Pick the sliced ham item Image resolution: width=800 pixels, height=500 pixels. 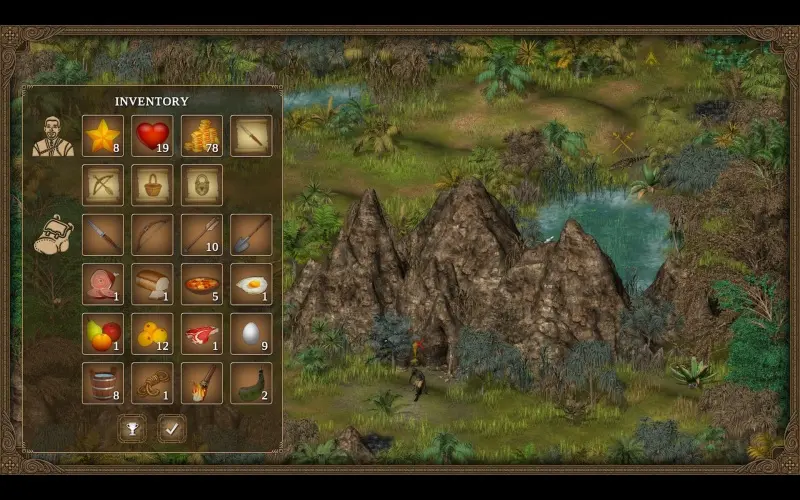click(x=103, y=284)
